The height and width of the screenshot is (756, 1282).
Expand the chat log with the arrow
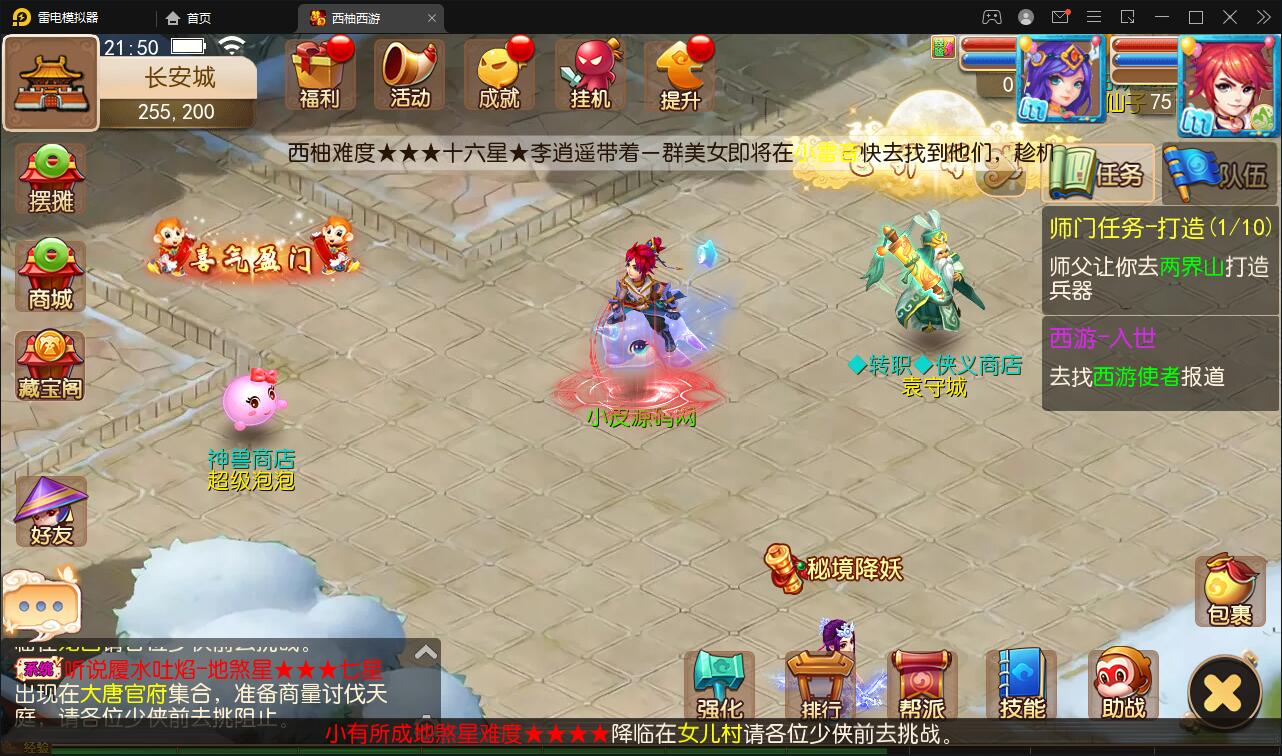point(425,651)
